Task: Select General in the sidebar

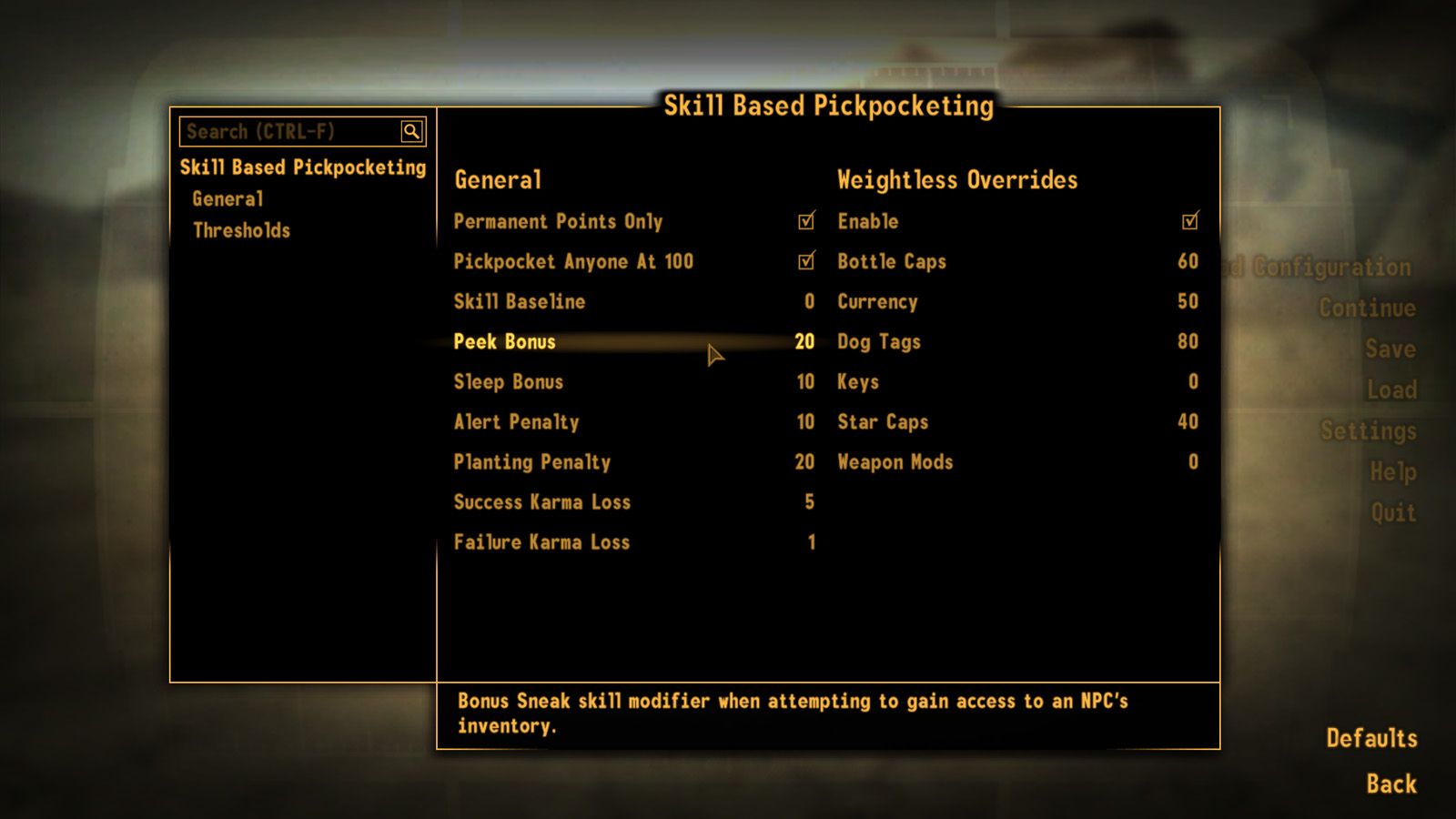Action: click(227, 198)
